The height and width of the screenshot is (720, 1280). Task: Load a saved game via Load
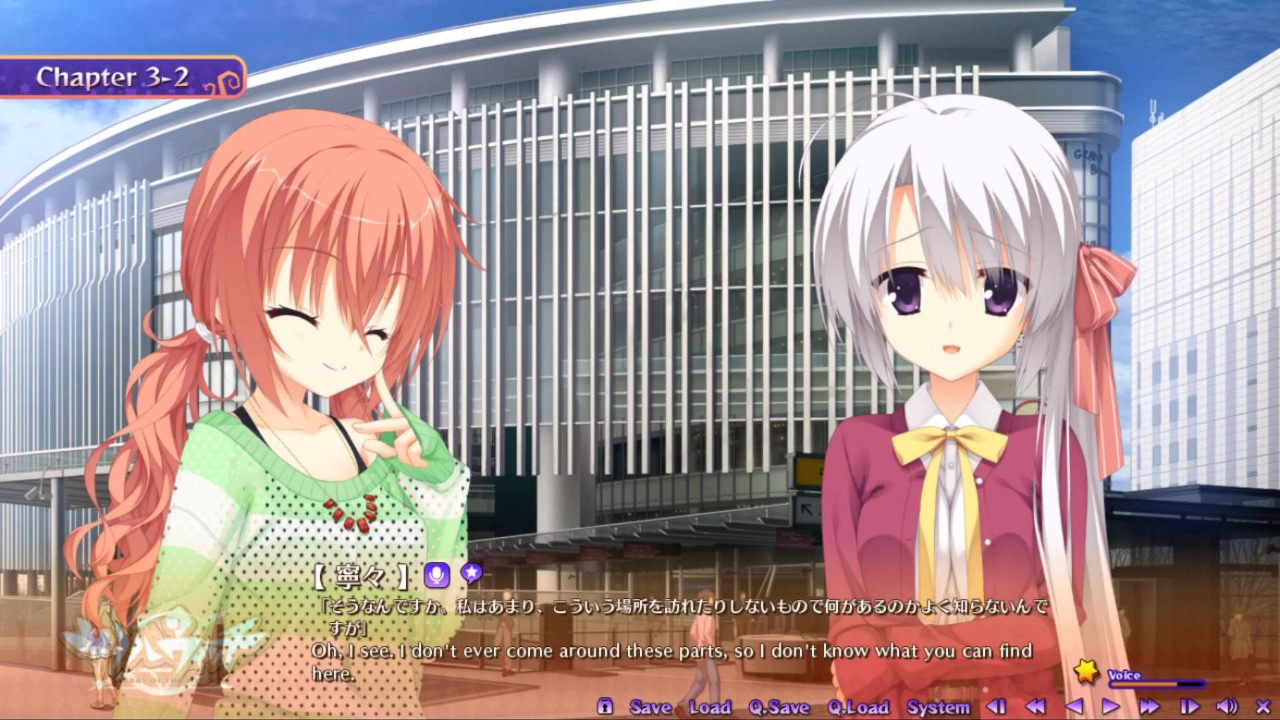[711, 706]
